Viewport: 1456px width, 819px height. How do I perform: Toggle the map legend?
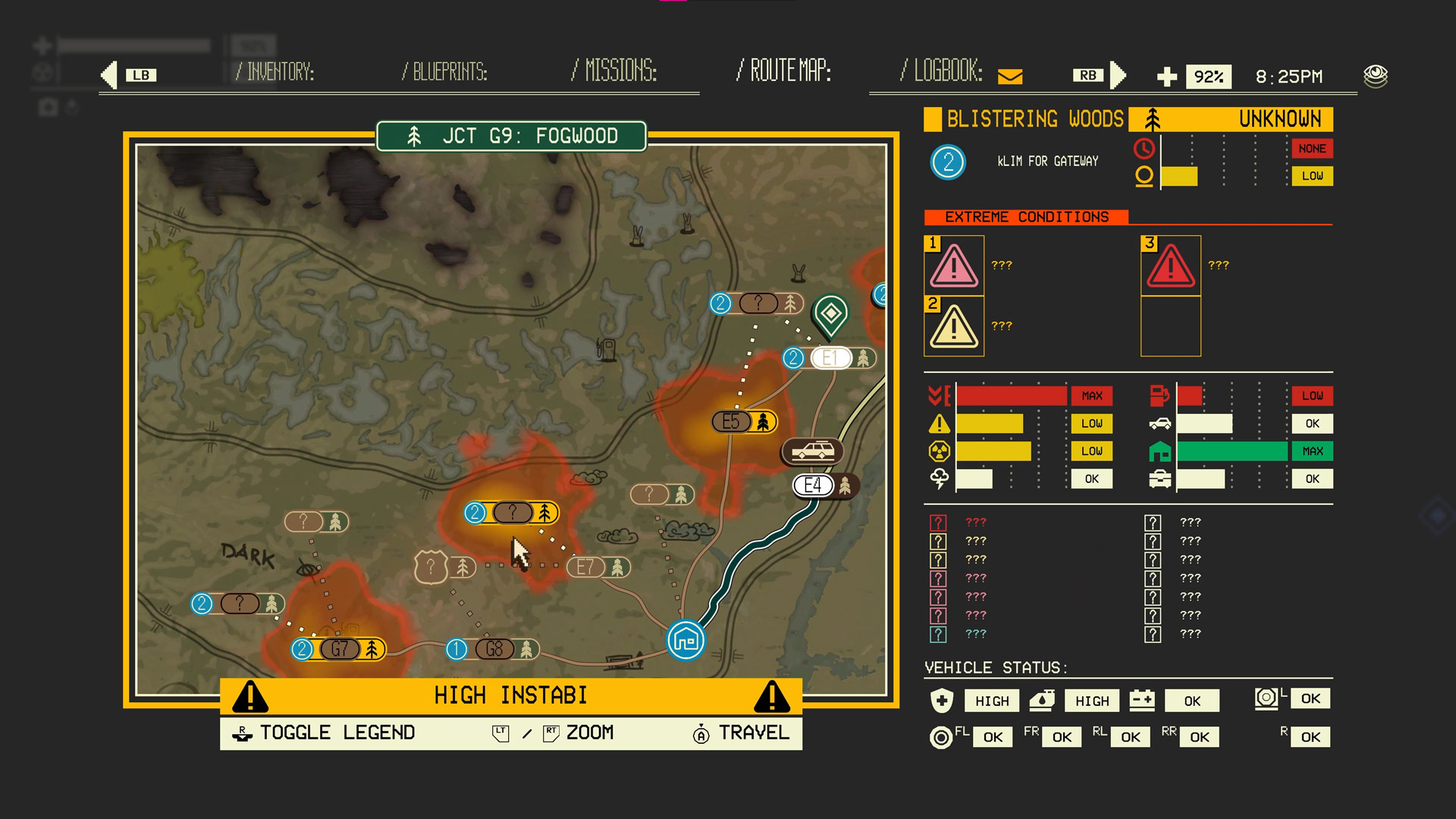tap(328, 733)
